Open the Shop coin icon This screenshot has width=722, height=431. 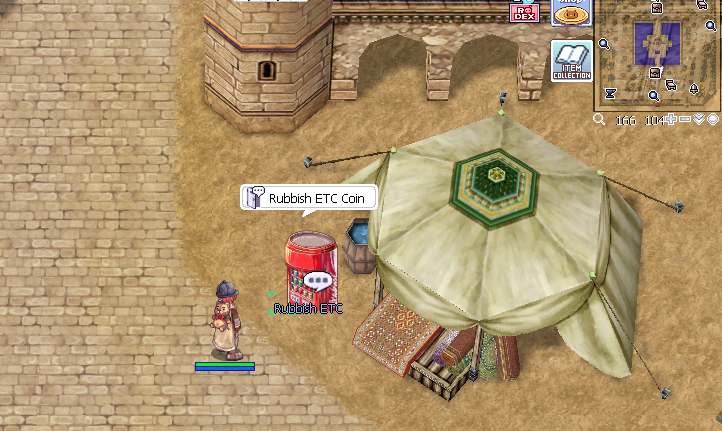[571, 11]
